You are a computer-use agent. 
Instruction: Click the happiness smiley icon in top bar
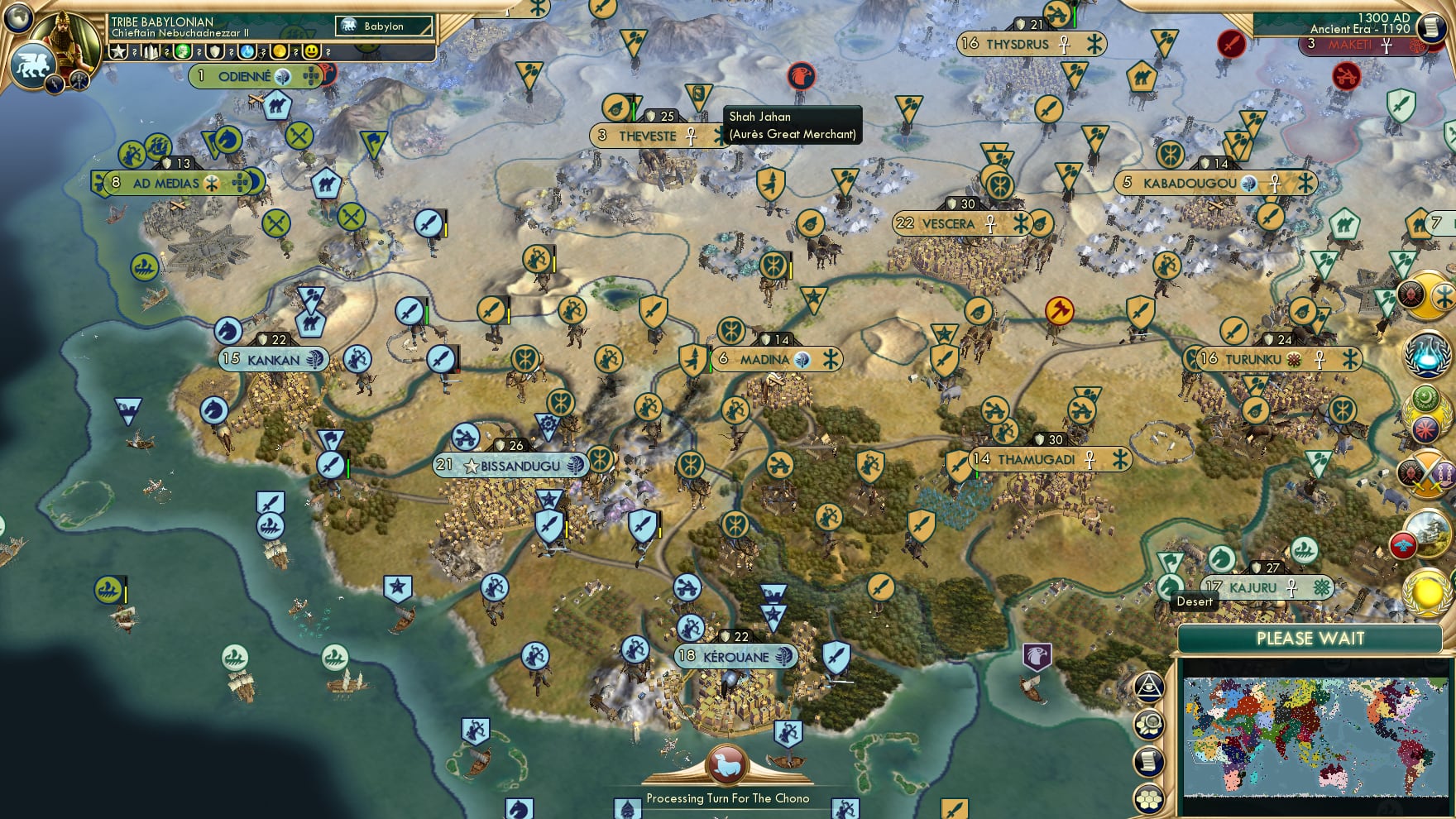click(311, 52)
